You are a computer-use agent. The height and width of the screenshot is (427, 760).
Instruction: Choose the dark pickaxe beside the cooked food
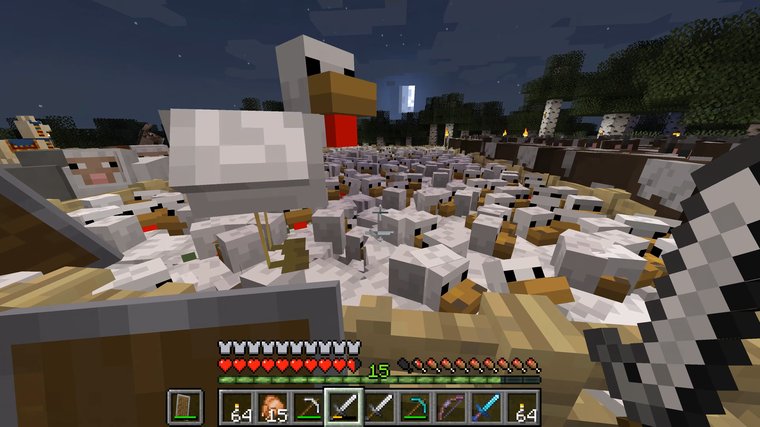[307, 406]
